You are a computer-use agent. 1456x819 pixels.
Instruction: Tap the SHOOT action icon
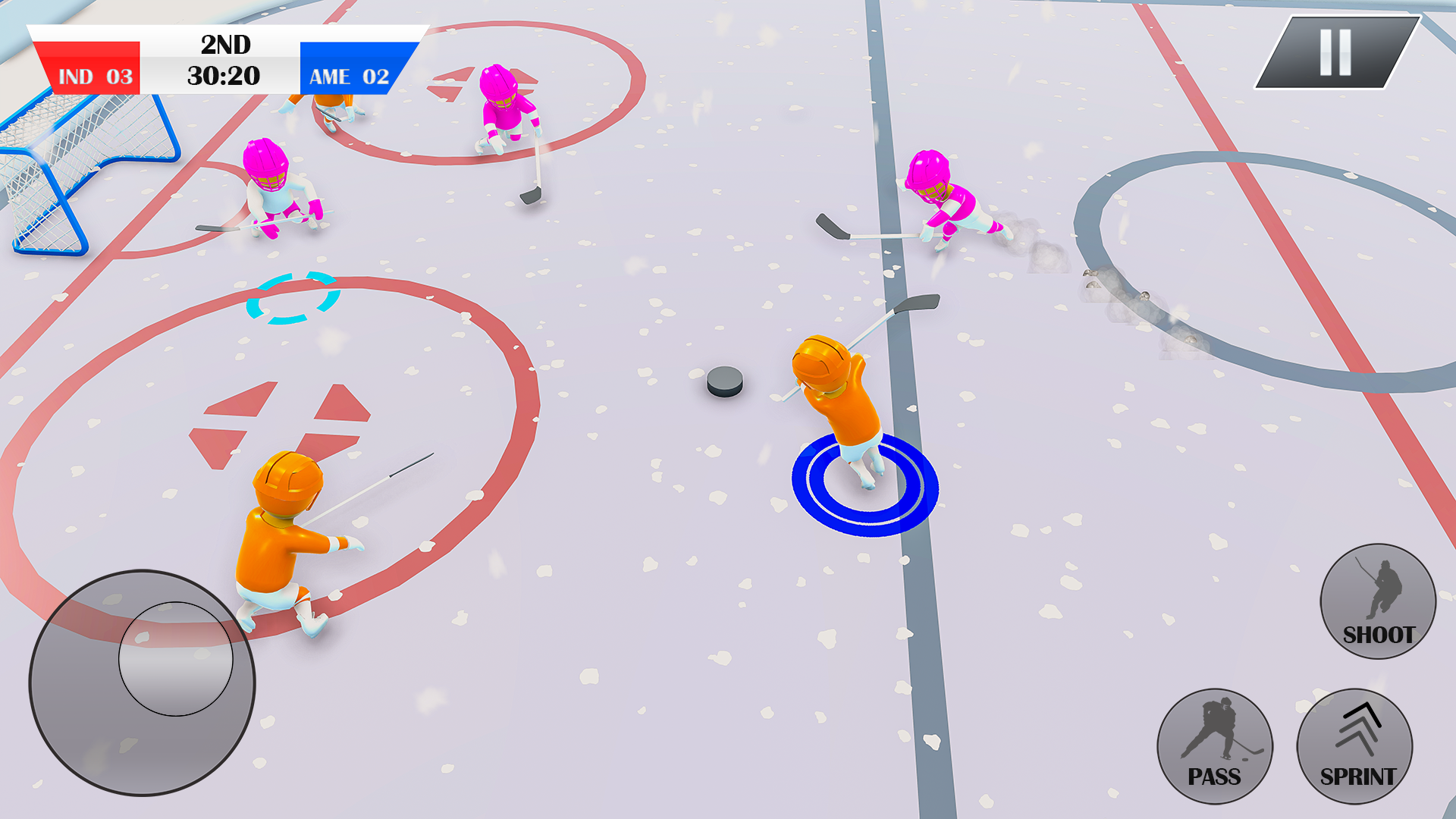point(1376,603)
